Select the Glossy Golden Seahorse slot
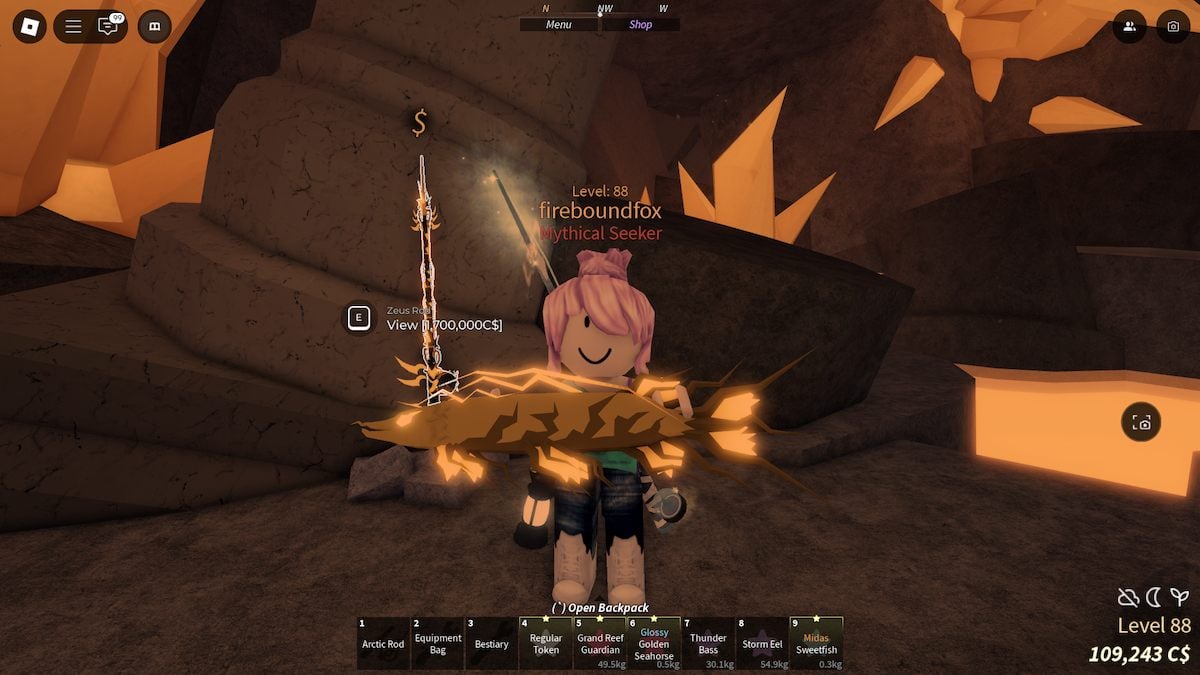 click(654, 643)
